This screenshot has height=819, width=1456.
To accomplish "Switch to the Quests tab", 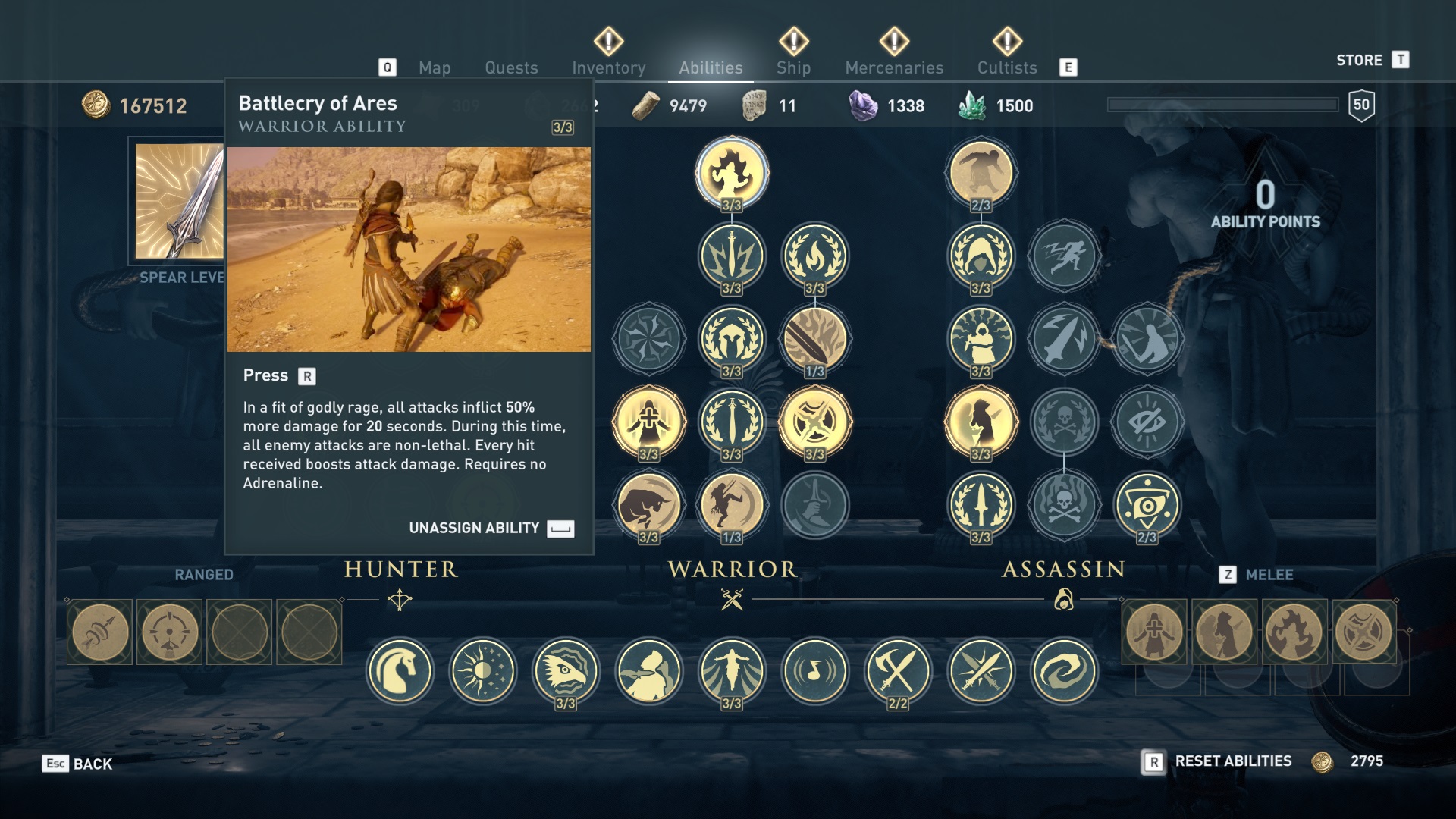I will pyautogui.click(x=511, y=67).
